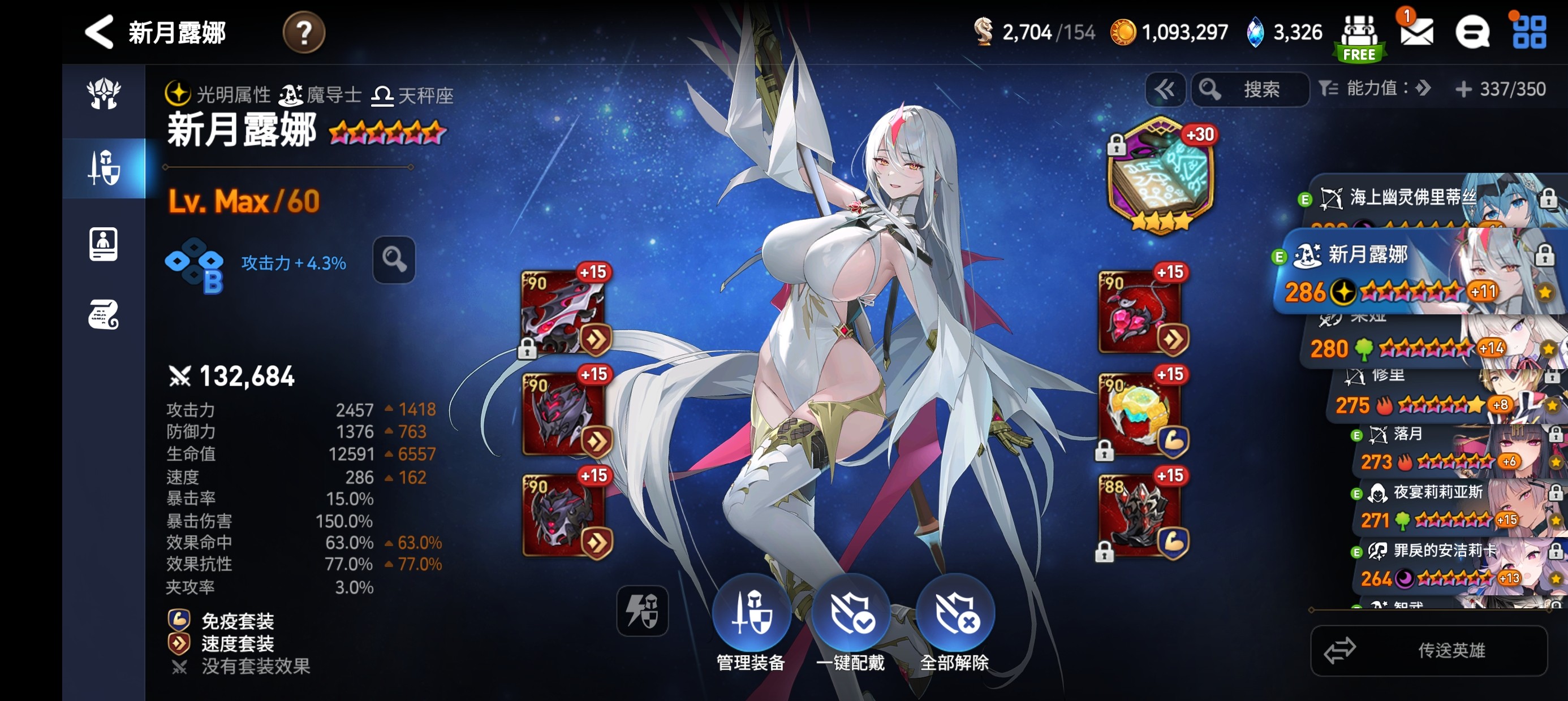Open the question mark help button
The height and width of the screenshot is (701, 1568).
pos(303,32)
